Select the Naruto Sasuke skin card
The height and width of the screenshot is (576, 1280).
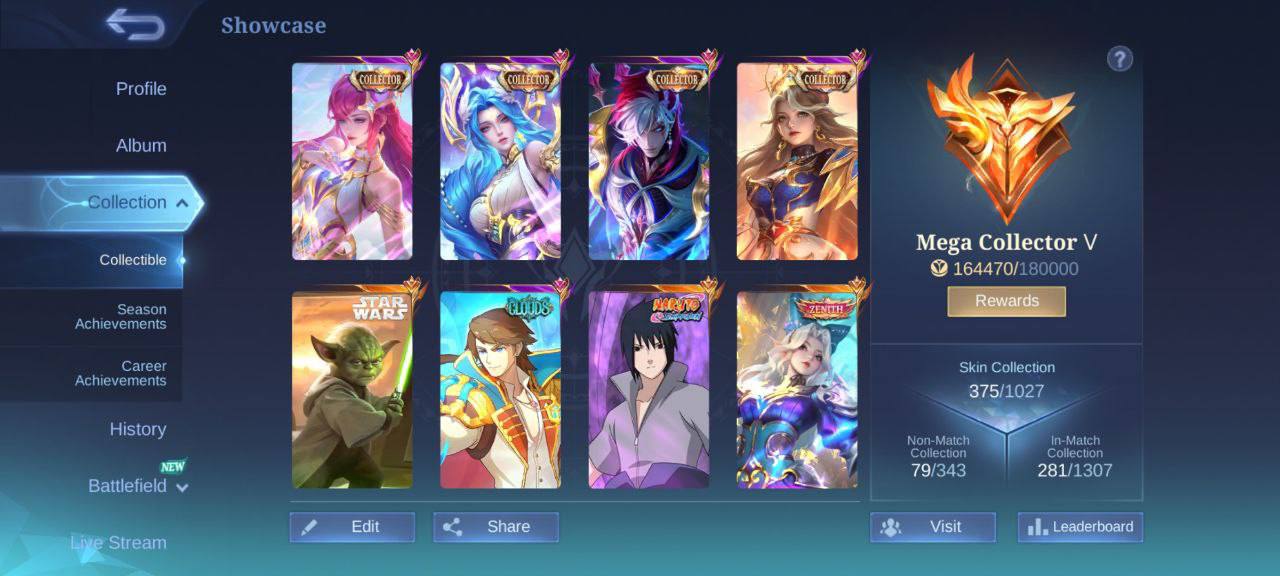pos(649,390)
